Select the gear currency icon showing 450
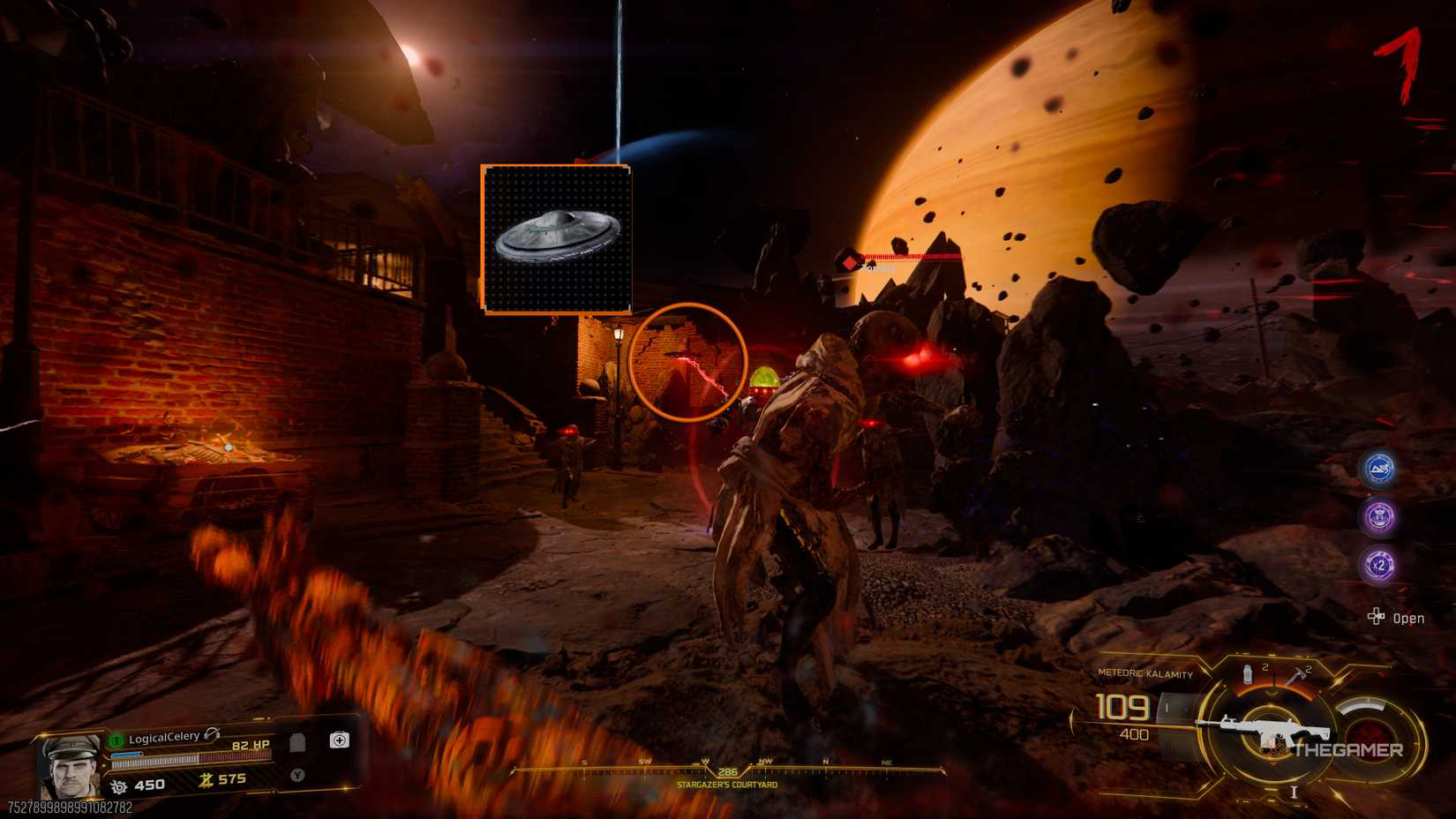The height and width of the screenshot is (819, 1456). [x=118, y=785]
